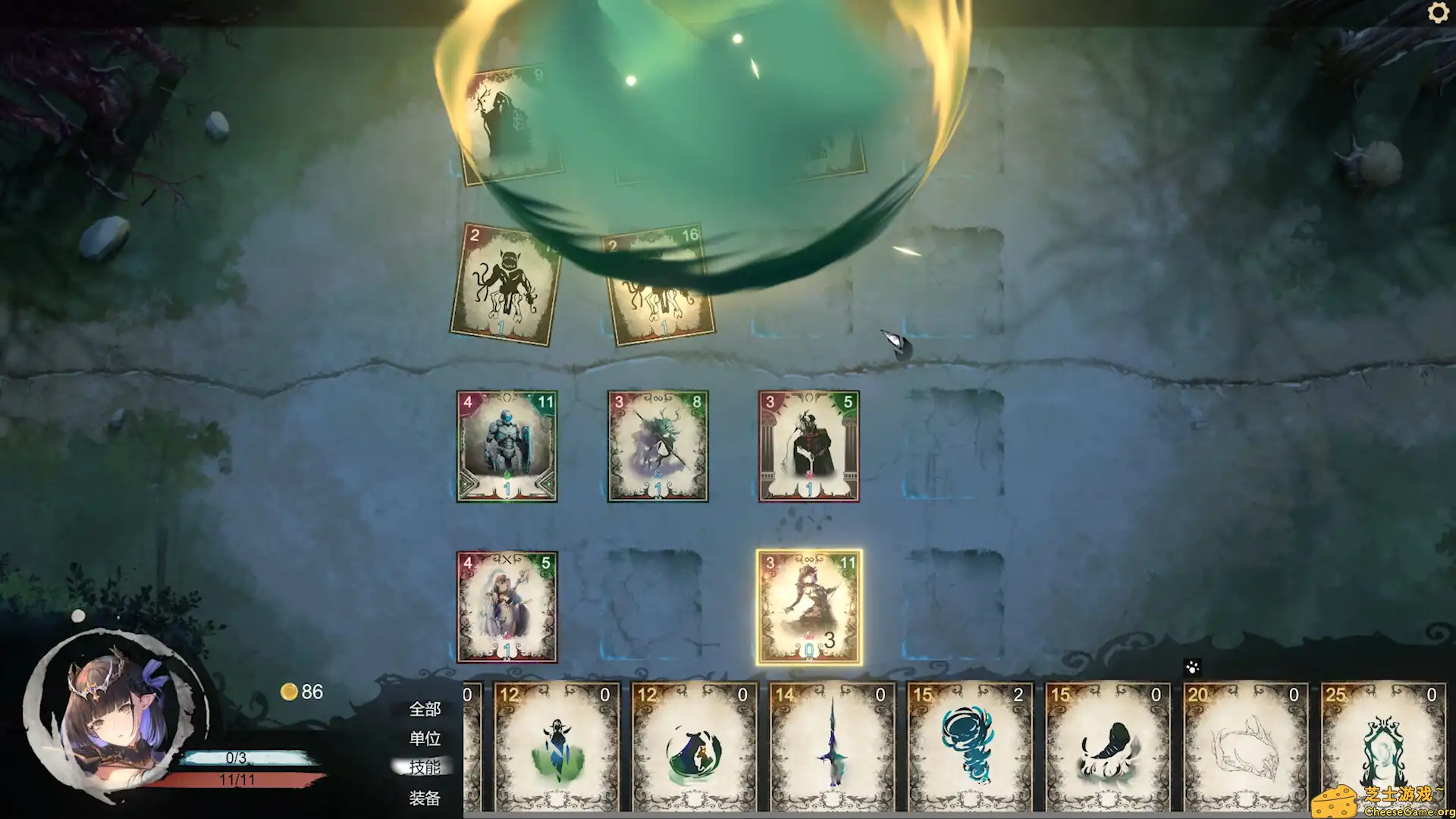Screen dimensions: 1456x819
Task: Select the highlighted 技能 filter
Action: tap(425, 767)
